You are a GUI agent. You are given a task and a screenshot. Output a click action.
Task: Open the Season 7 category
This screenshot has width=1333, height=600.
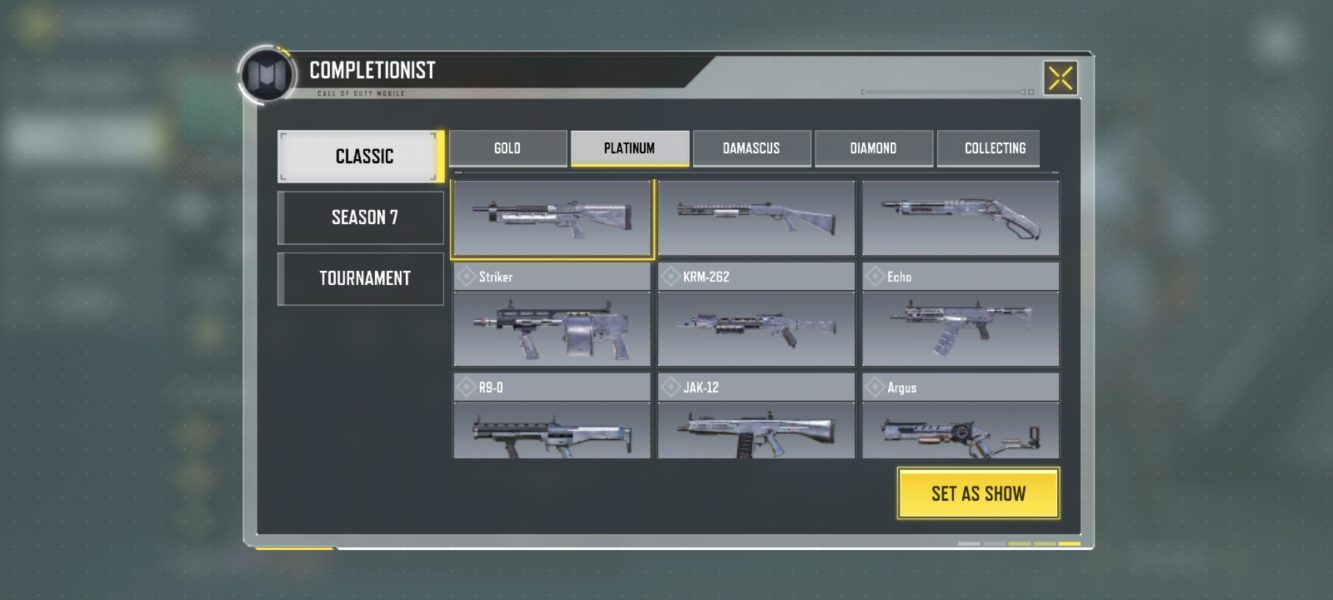[361, 217]
